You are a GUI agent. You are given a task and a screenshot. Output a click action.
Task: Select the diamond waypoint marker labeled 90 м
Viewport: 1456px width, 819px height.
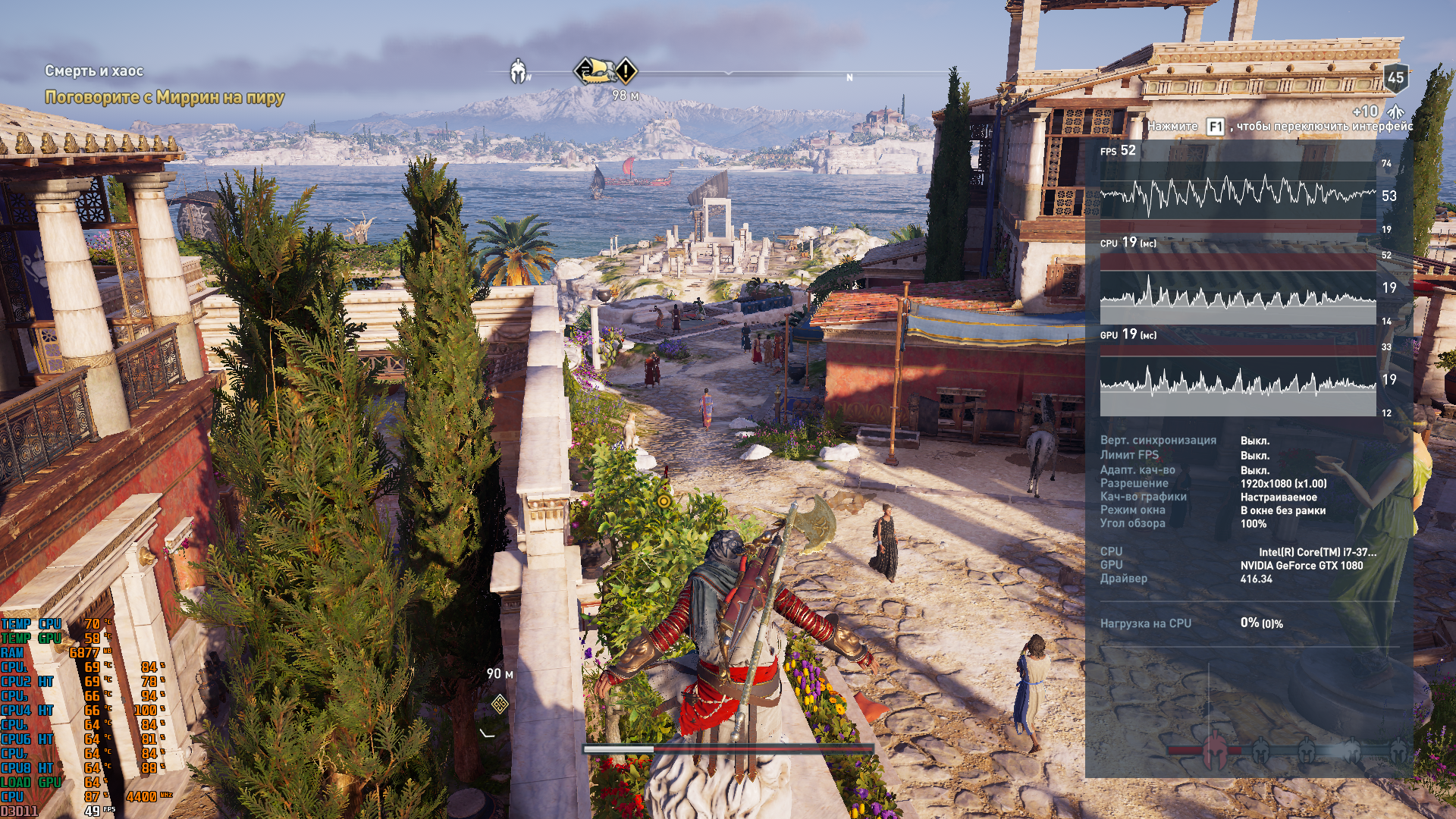(499, 704)
